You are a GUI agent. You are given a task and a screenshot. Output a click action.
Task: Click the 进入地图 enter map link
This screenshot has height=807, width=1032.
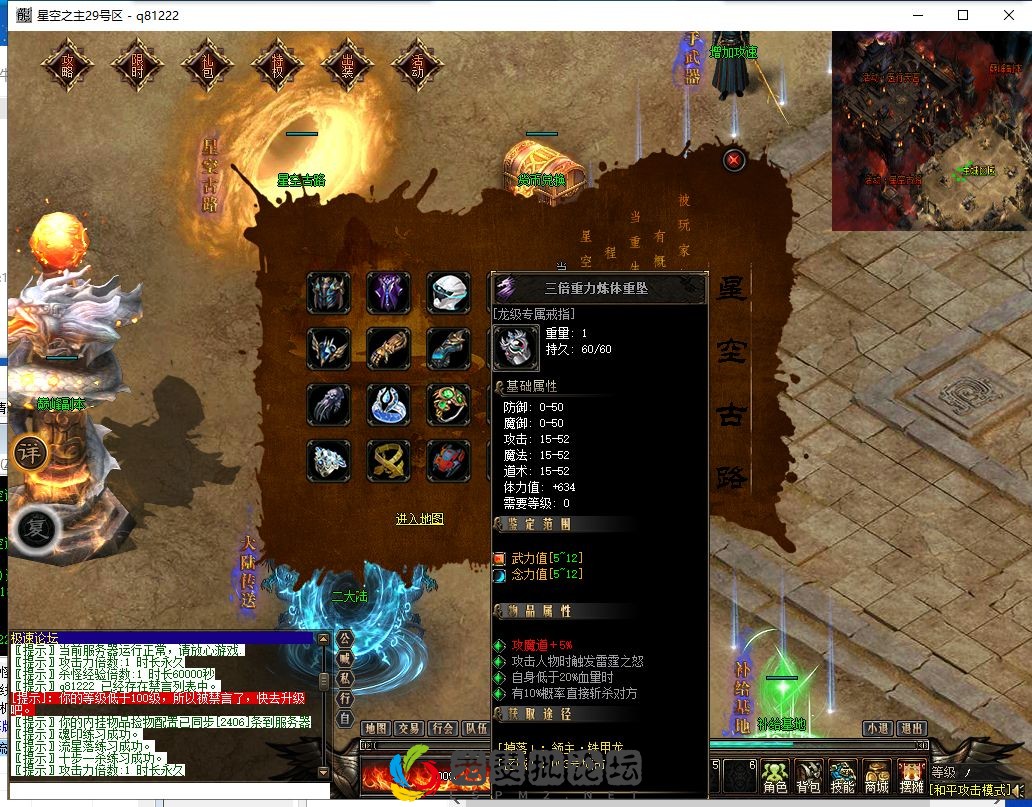pyautogui.click(x=419, y=519)
